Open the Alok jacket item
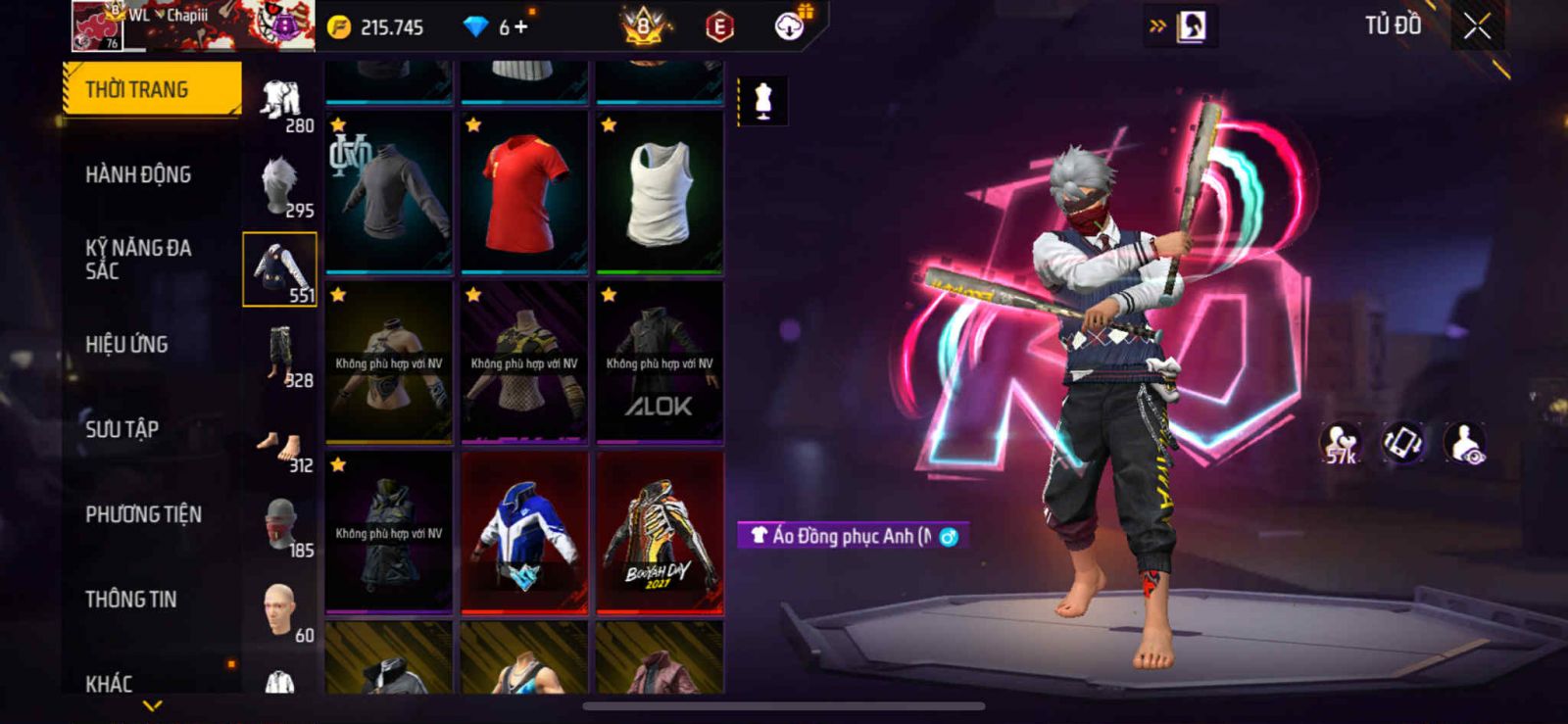 tap(660, 362)
